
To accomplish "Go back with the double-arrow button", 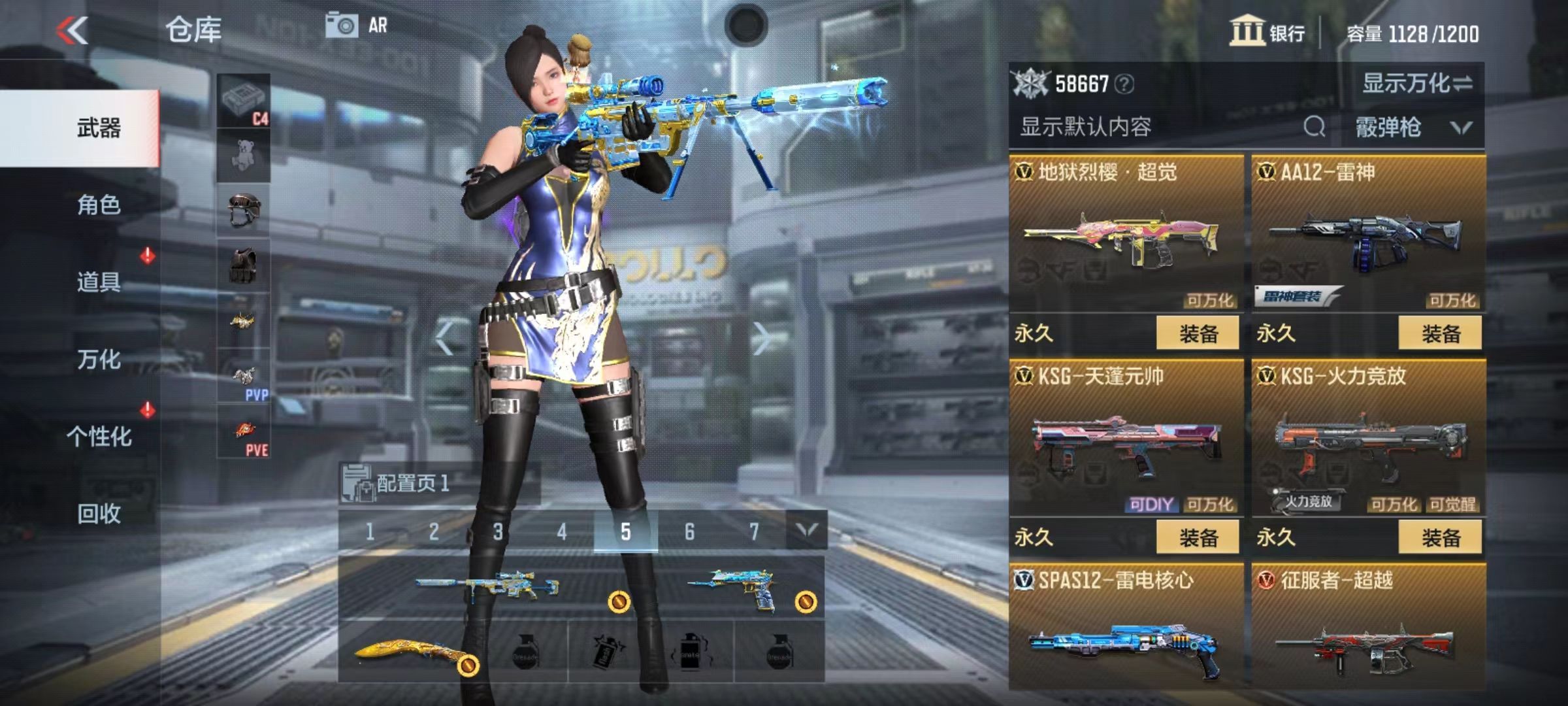I will [72, 30].
